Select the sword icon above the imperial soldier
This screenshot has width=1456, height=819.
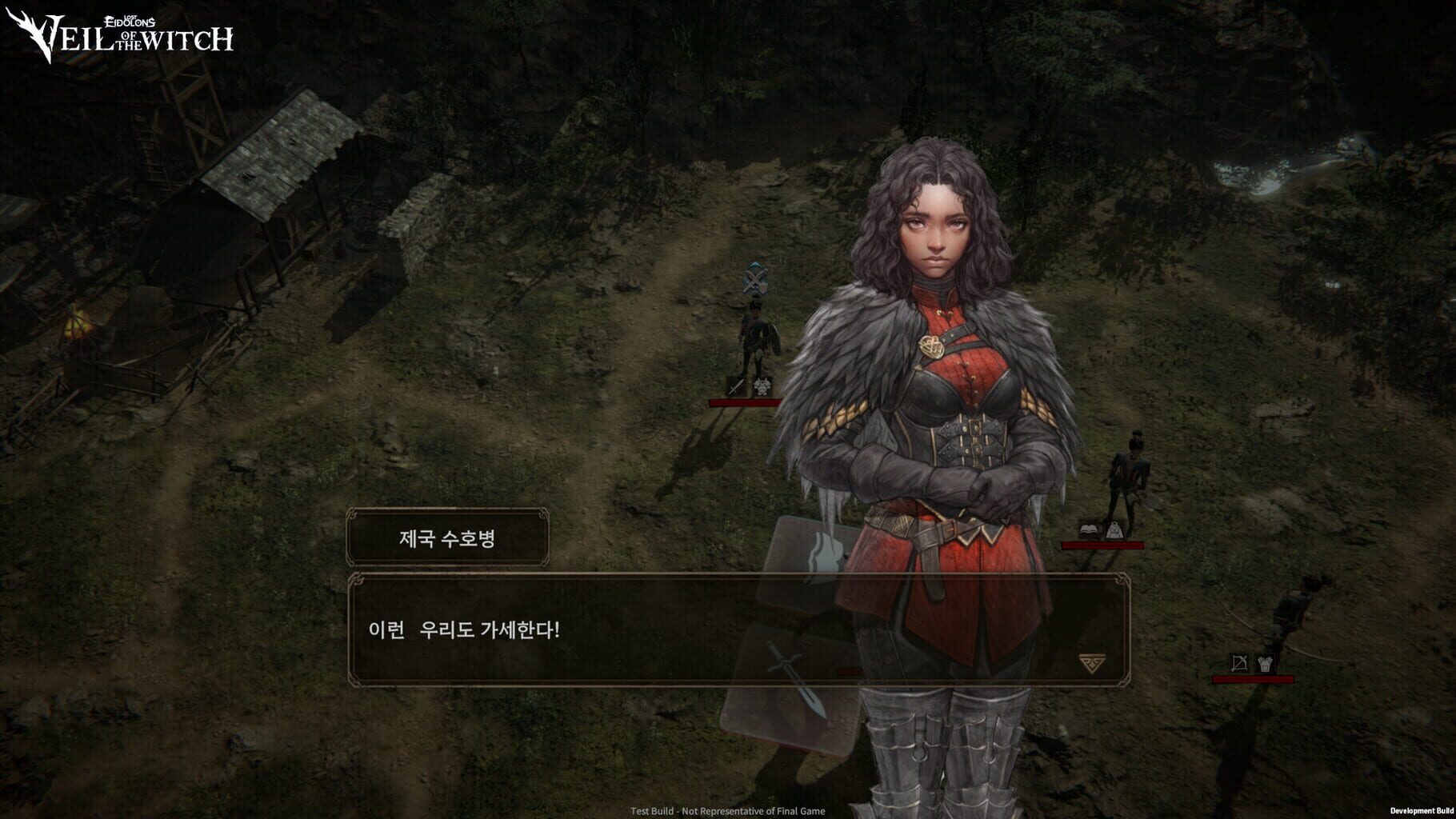pyautogui.click(x=738, y=386)
